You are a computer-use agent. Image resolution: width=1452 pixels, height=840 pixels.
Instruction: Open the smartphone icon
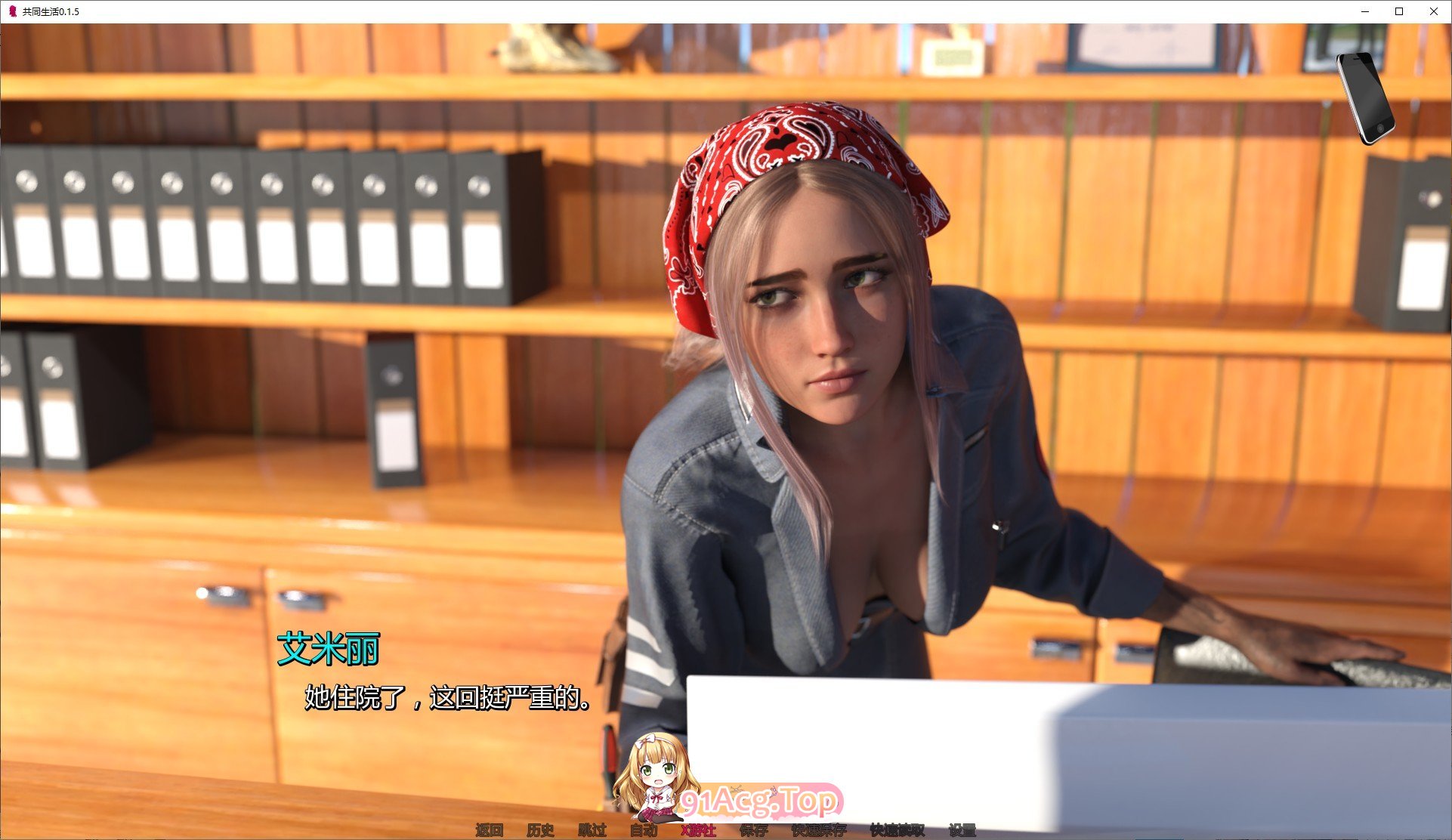click(x=1365, y=97)
